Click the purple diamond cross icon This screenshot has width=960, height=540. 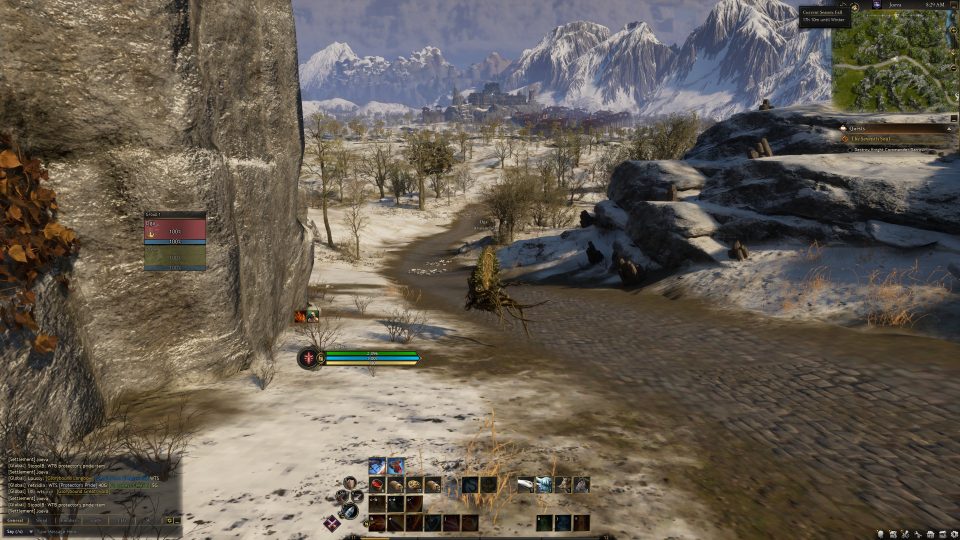331,522
